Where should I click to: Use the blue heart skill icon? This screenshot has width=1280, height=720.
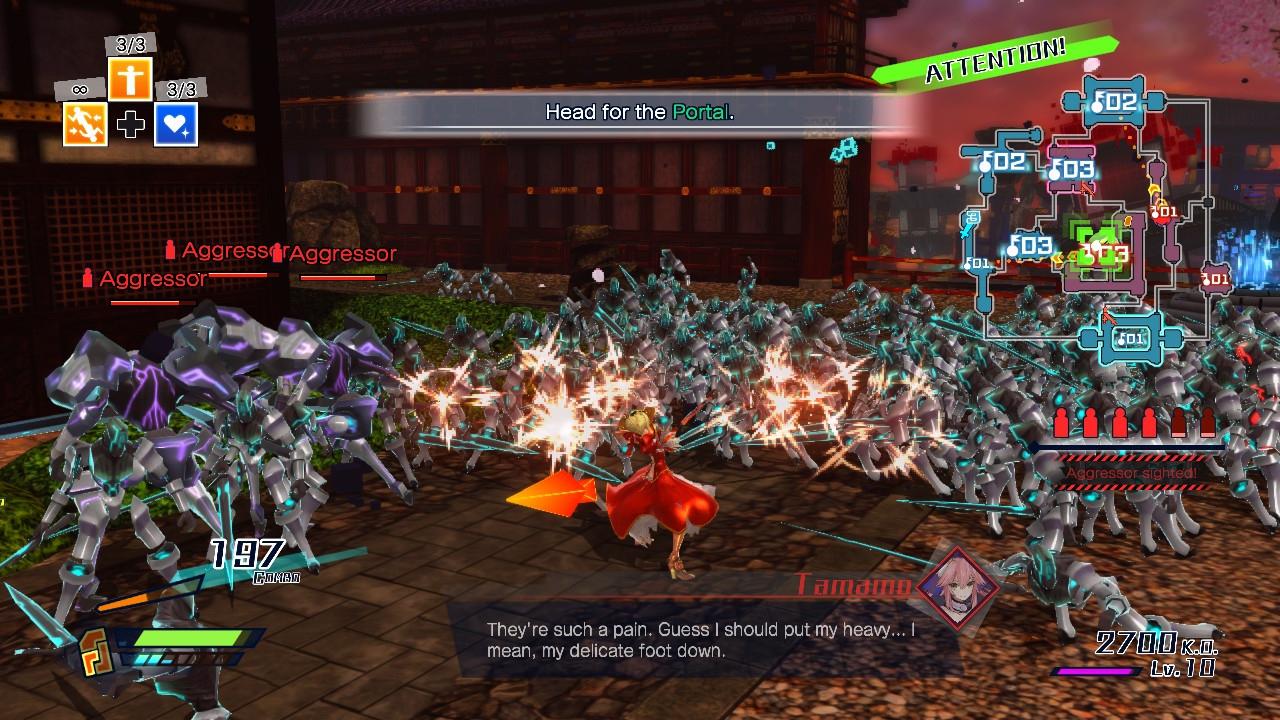pos(176,124)
